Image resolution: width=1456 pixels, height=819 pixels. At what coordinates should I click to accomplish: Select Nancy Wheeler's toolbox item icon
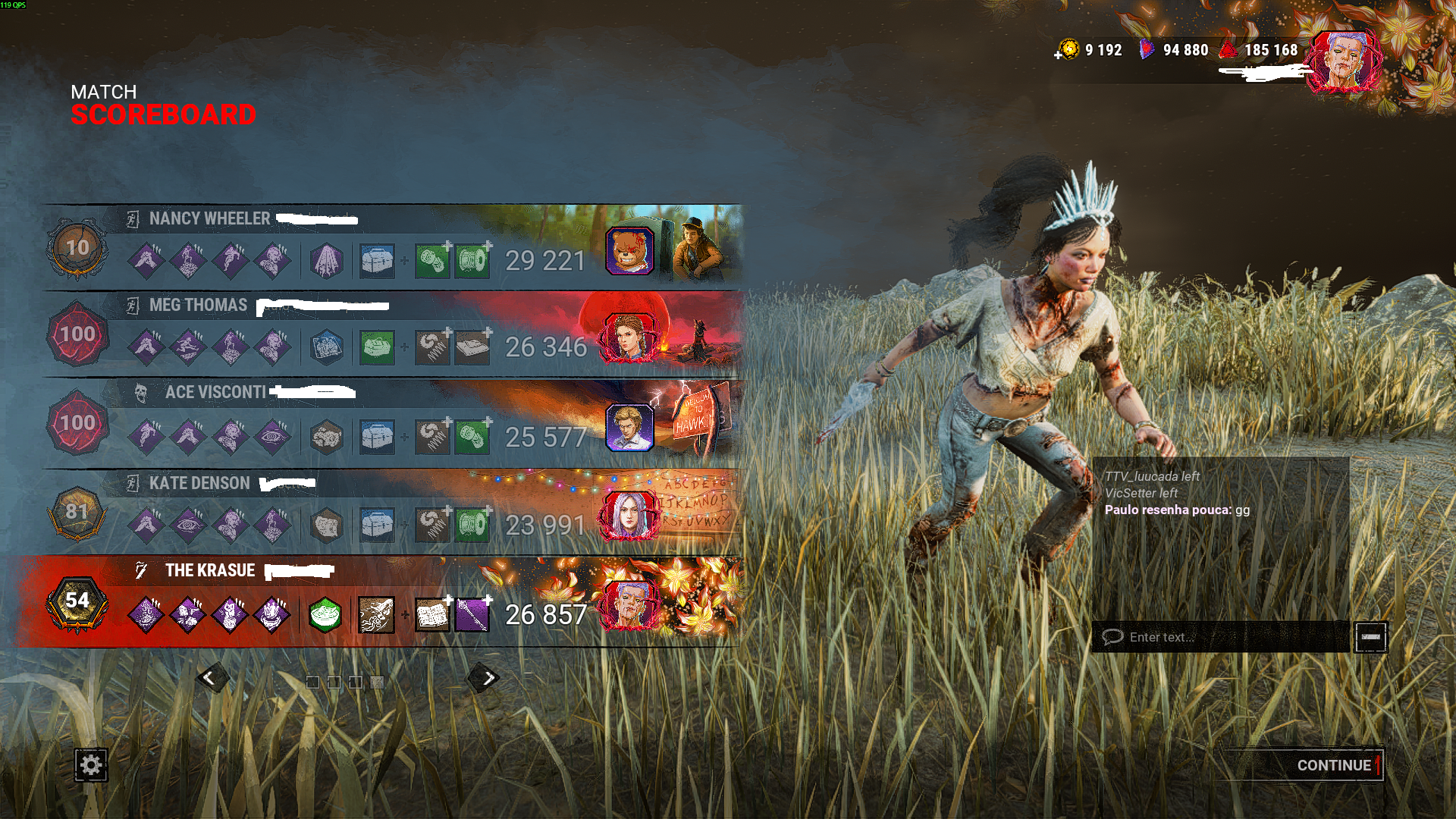[x=378, y=261]
